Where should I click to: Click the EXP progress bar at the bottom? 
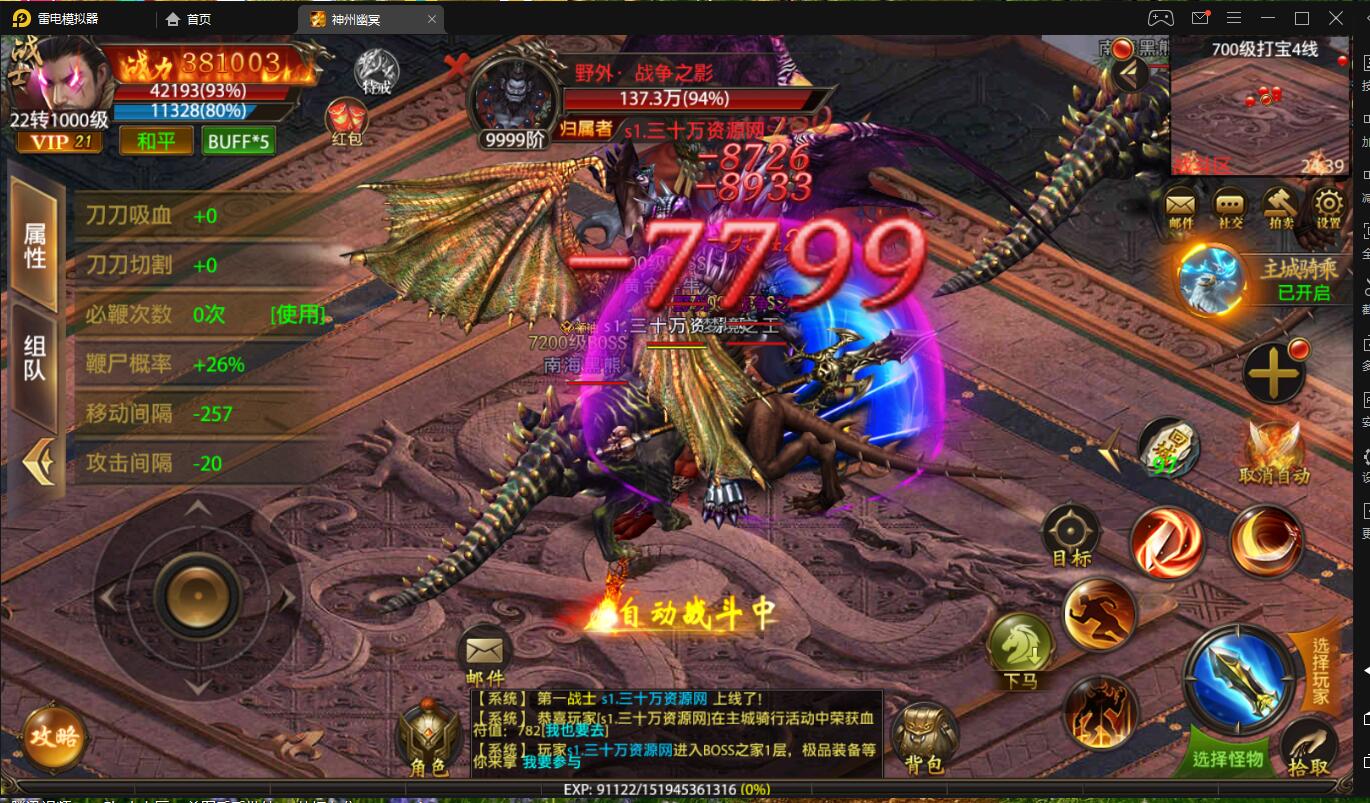[685, 790]
